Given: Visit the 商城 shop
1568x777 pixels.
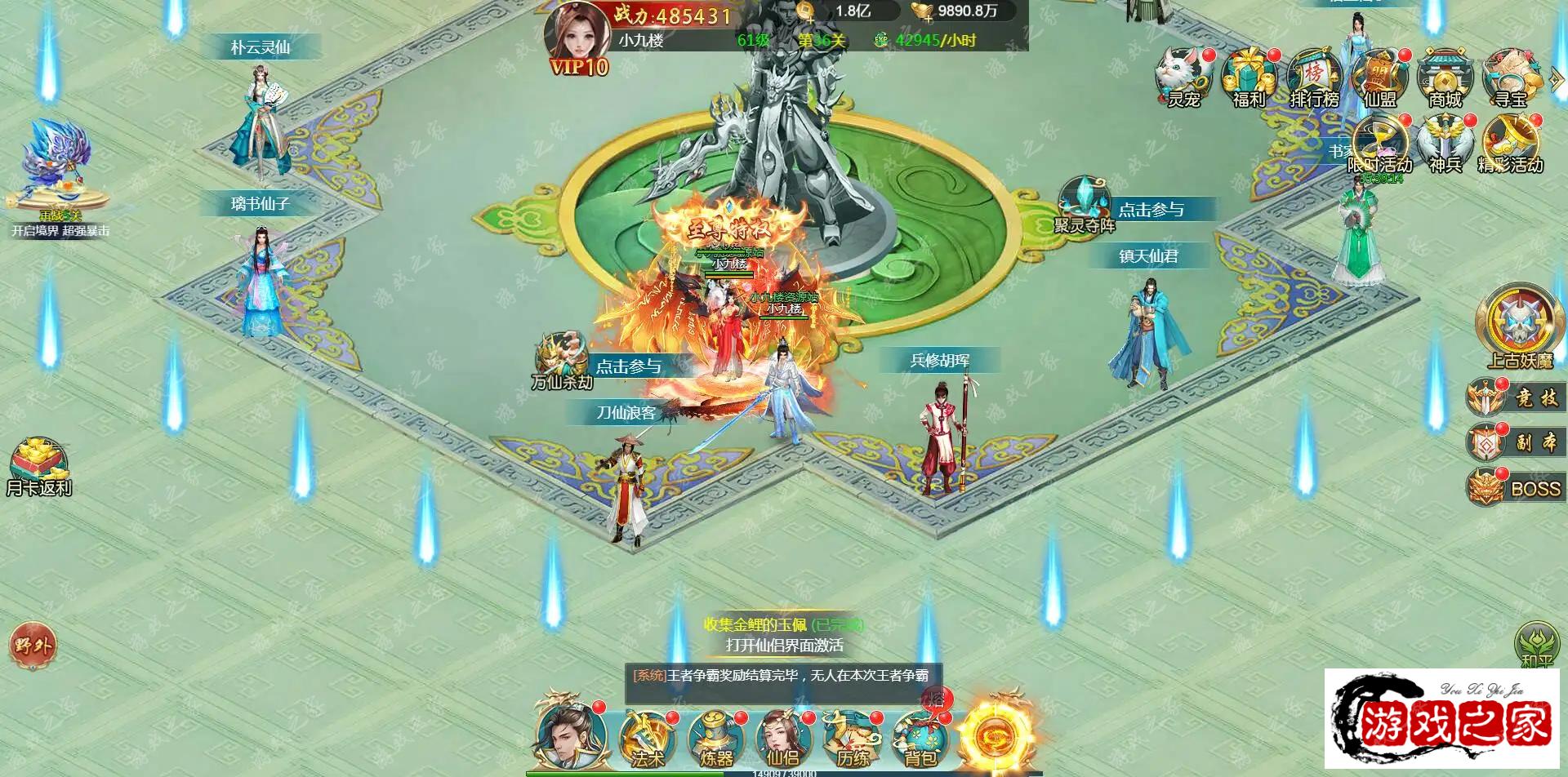Looking at the screenshot, I should click(1445, 78).
